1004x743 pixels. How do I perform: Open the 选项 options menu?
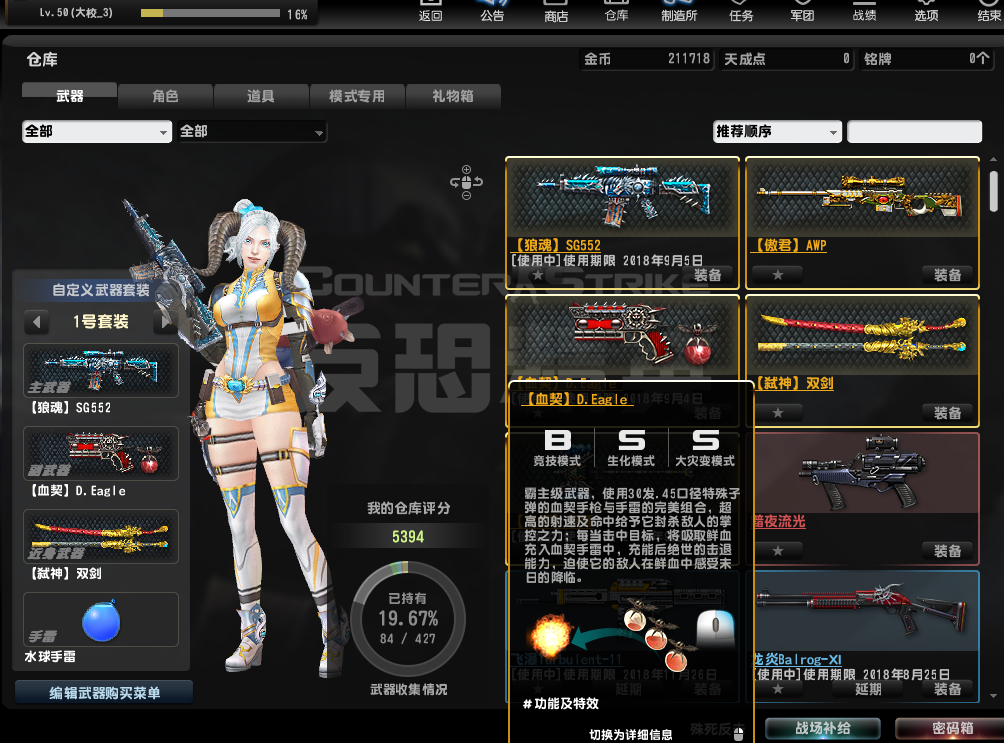[x=926, y=12]
